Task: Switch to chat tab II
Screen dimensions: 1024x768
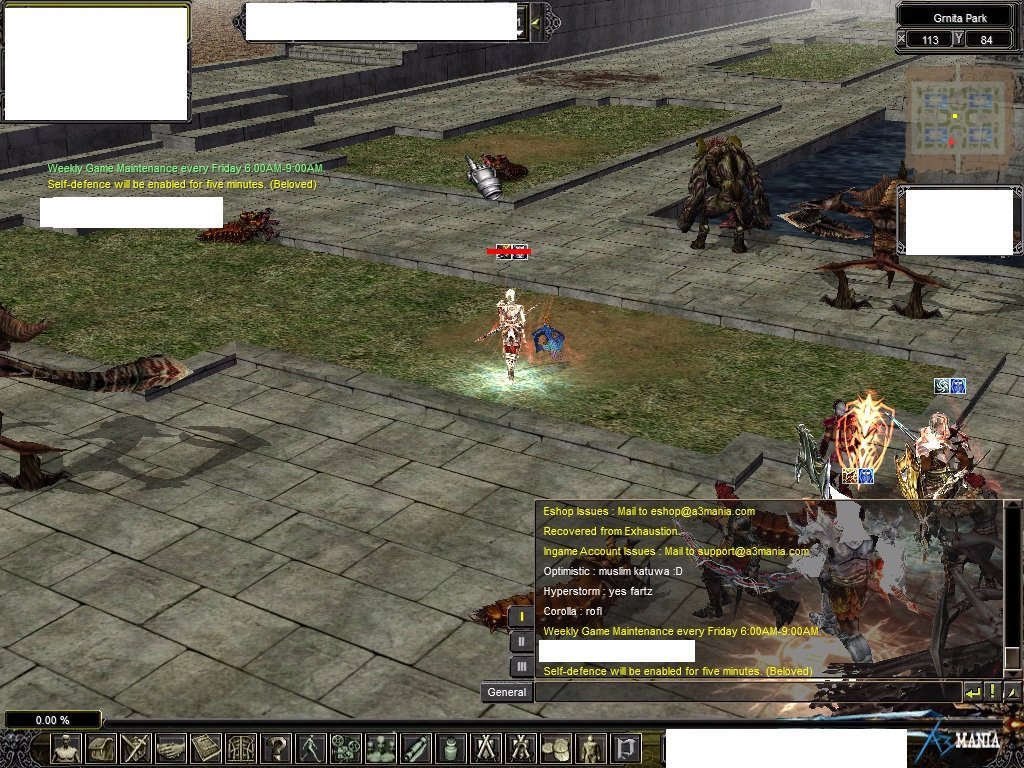Action: [x=521, y=641]
